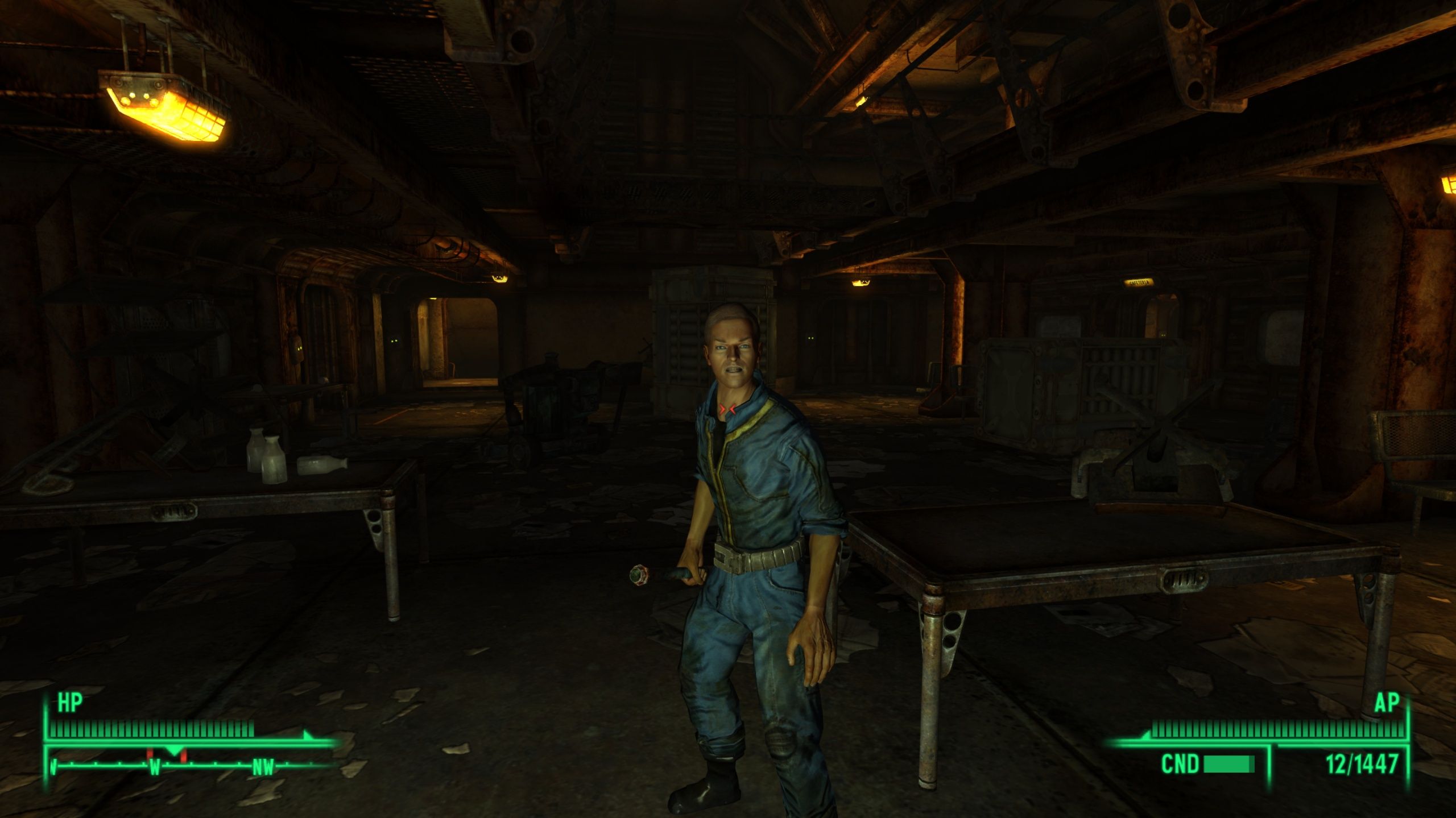The width and height of the screenshot is (1456, 818).
Task: Click the HP label on the HUD
Action: click(68, 704)
